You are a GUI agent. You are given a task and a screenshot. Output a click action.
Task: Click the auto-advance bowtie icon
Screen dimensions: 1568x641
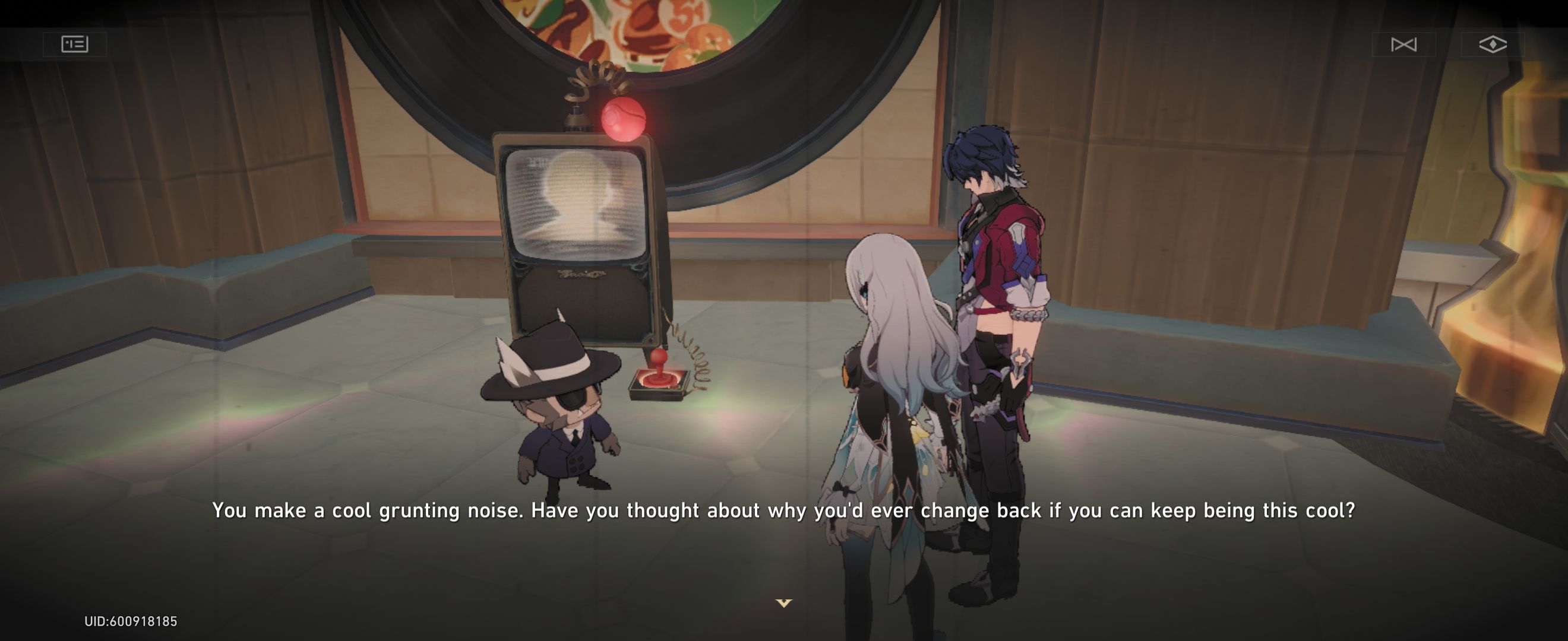pyautogui.click(x=1405, y=45)
